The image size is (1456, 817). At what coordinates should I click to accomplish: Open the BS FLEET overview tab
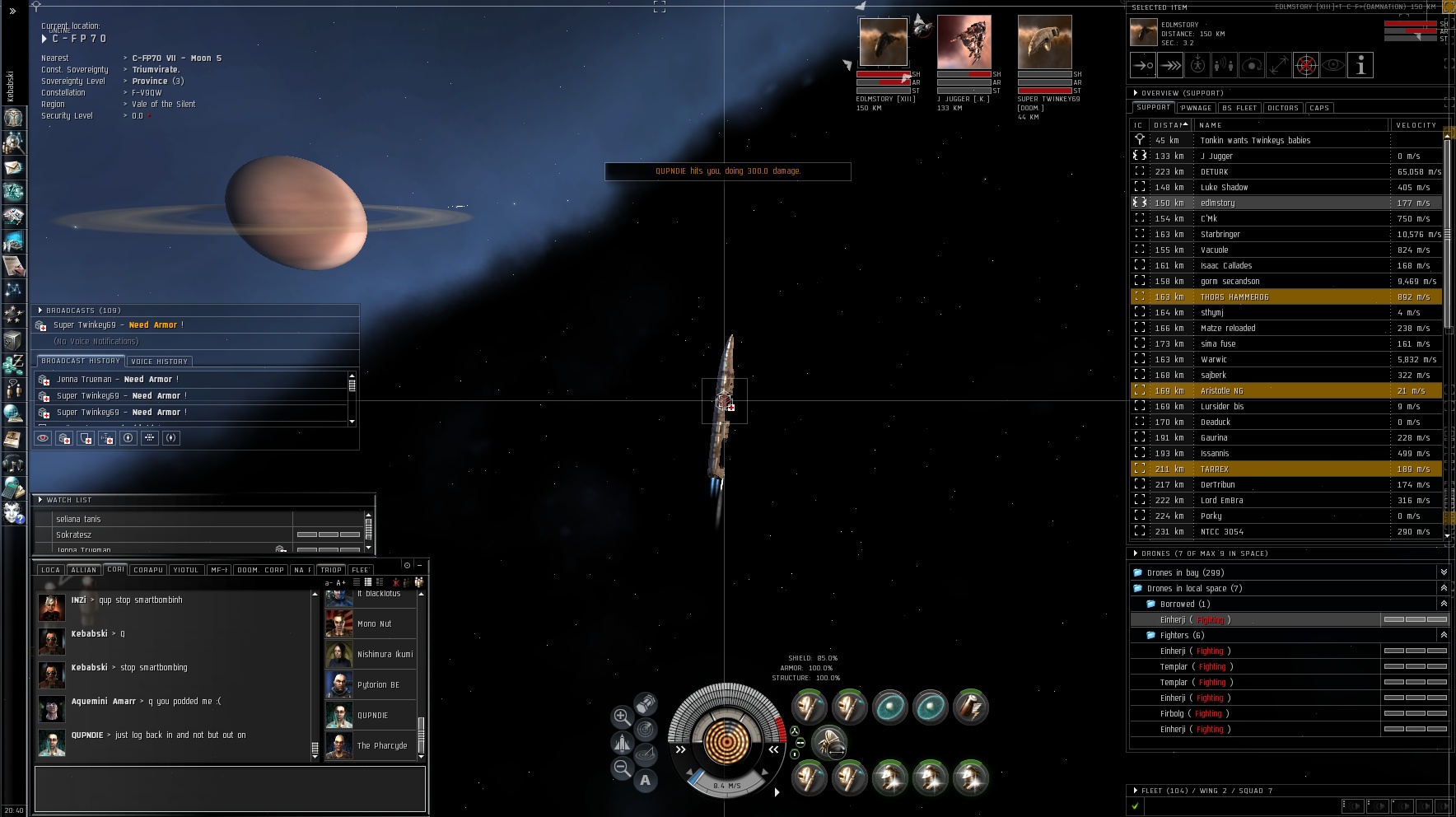coord(1239,108)
